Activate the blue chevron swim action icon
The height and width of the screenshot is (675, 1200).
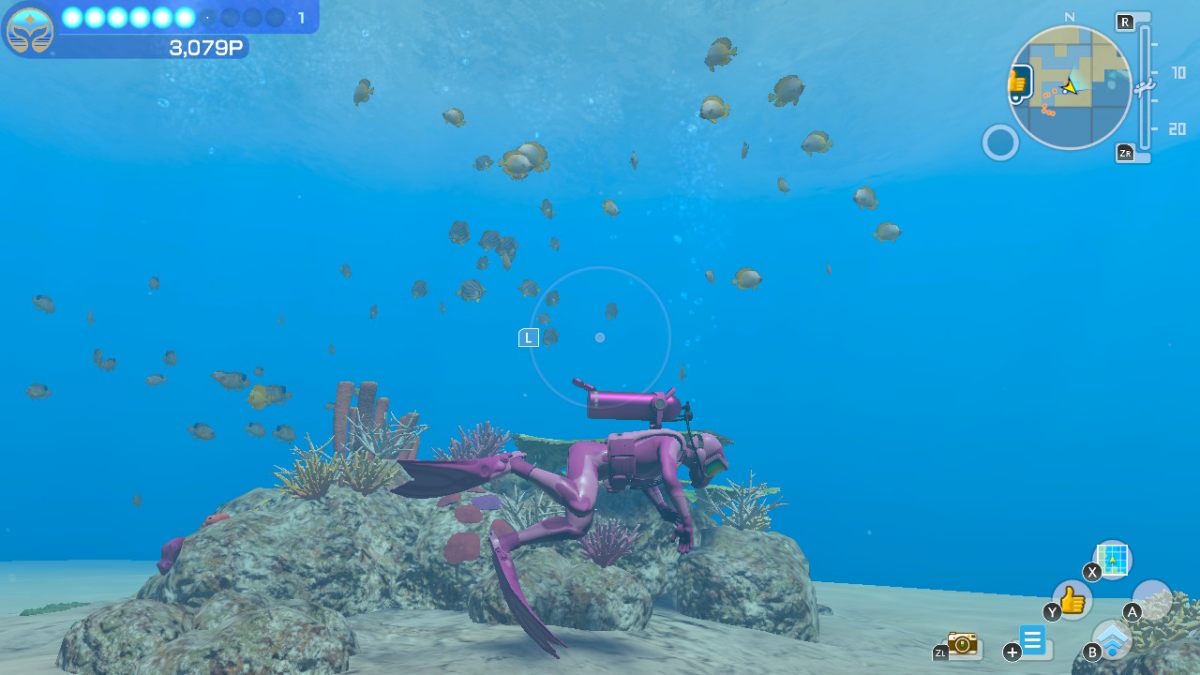pyautogui.click(x=1111, y=638)
